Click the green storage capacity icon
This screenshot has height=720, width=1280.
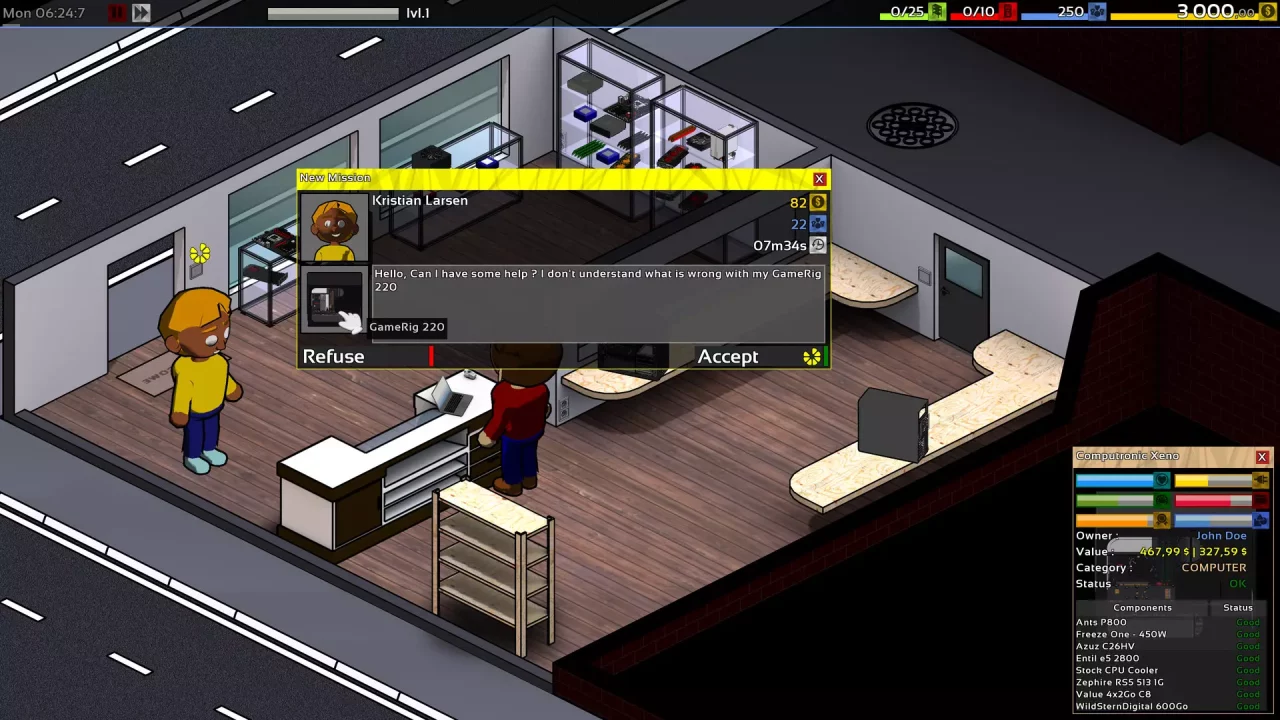pos(937,12)
